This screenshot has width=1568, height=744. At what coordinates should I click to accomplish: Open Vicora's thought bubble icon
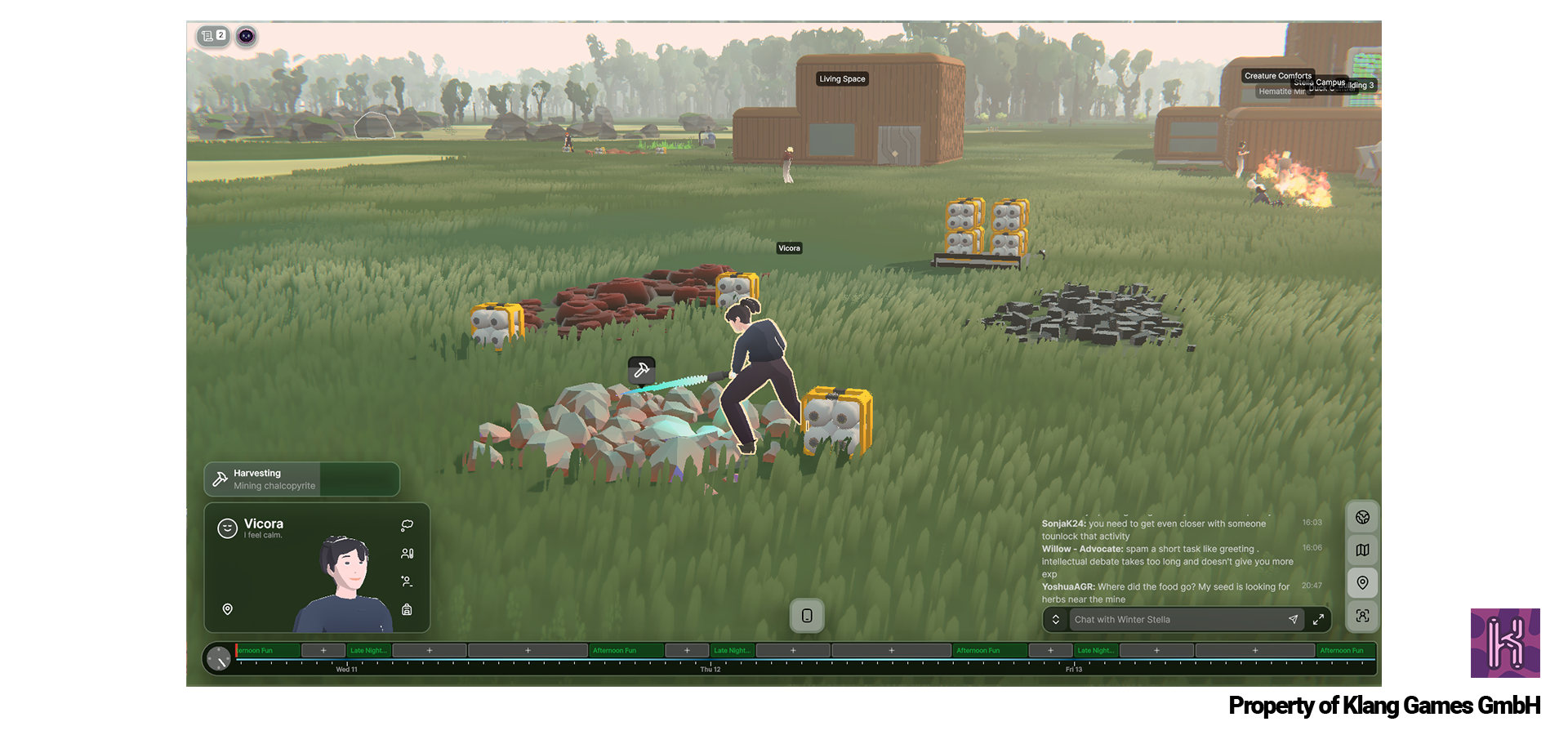coord(407,525)
